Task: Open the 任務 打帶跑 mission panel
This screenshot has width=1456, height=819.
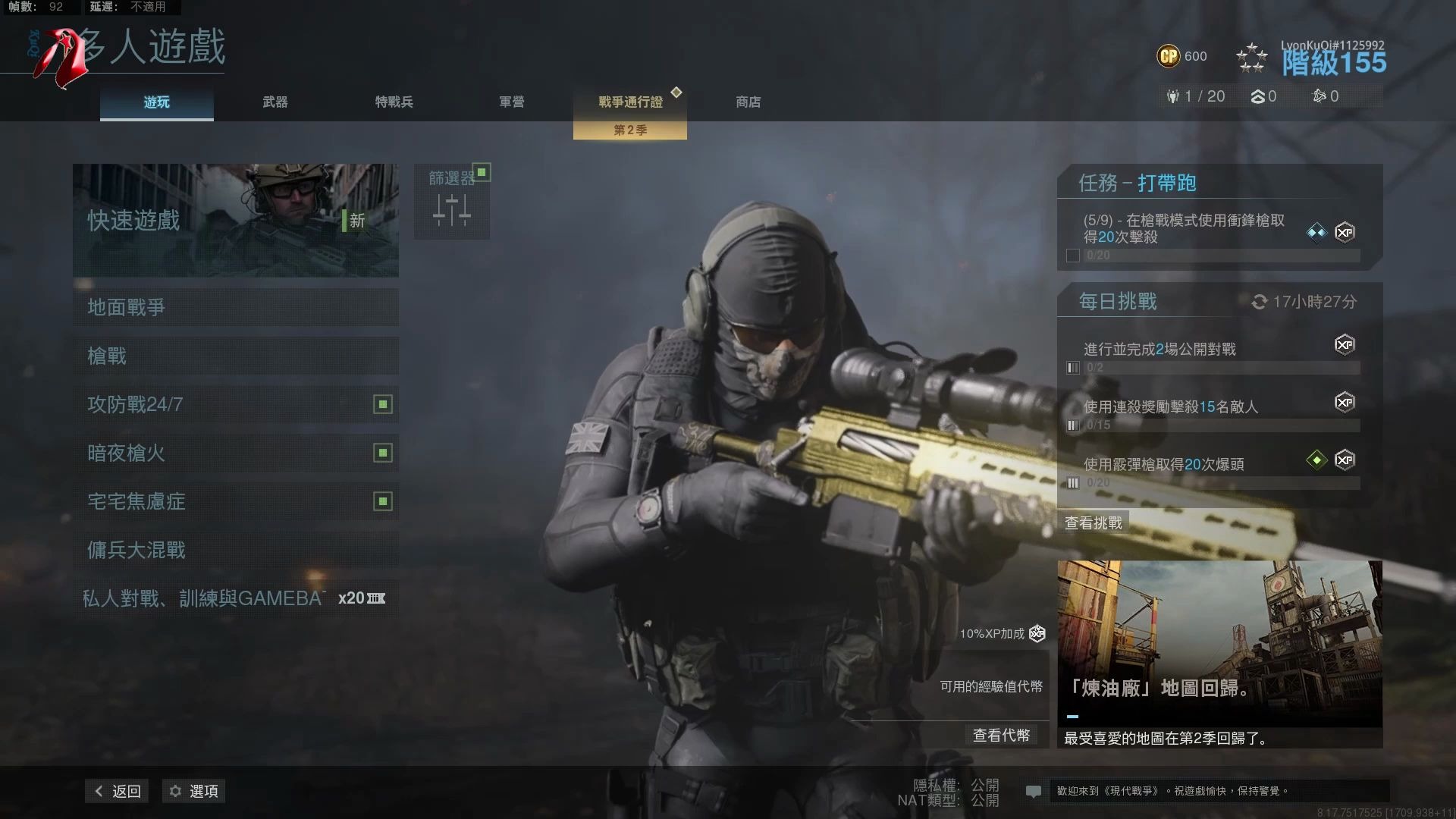Action: pos(1219,218)
